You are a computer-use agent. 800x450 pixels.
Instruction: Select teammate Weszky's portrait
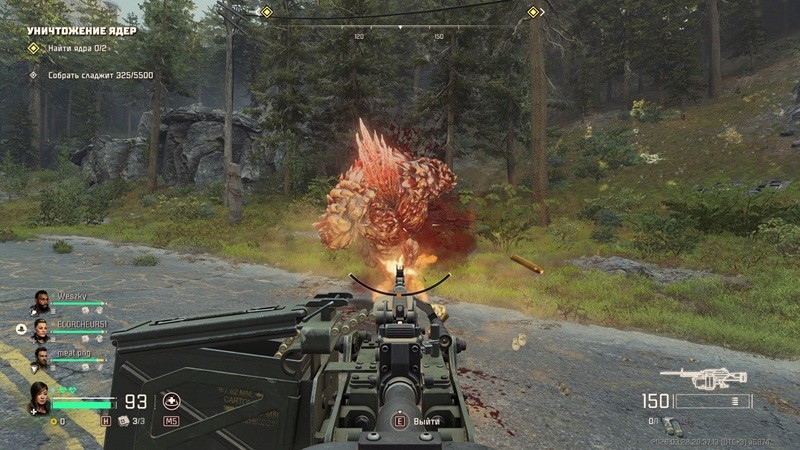point(39,300)
